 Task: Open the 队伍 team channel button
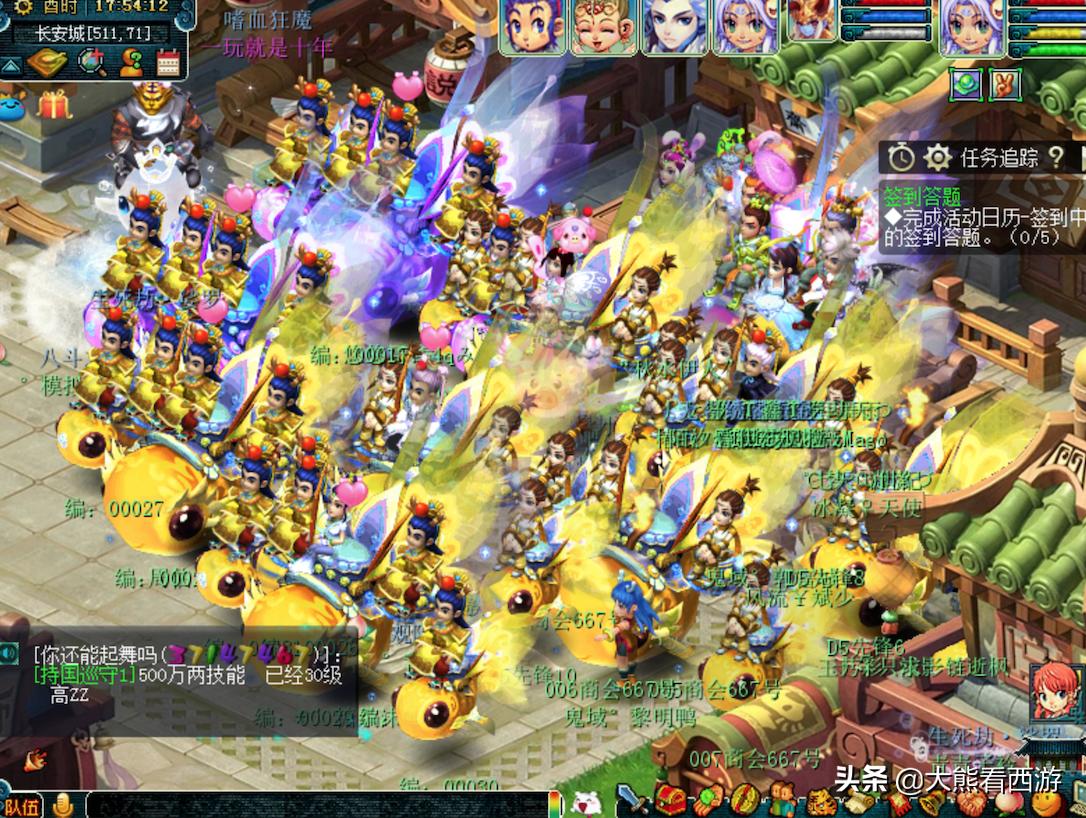[x=22, y=806]
